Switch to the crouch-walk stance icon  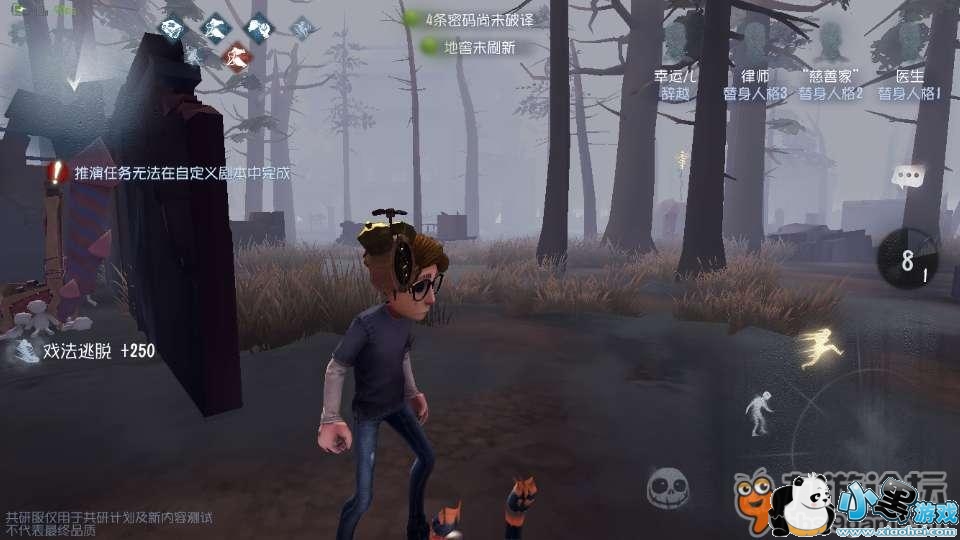click(758, 412)
